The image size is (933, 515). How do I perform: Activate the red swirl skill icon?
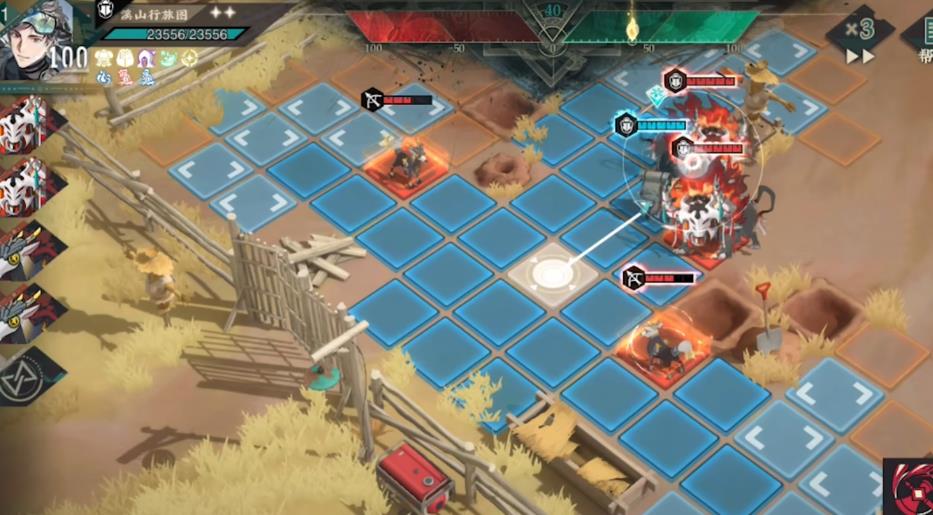(910, 488)
